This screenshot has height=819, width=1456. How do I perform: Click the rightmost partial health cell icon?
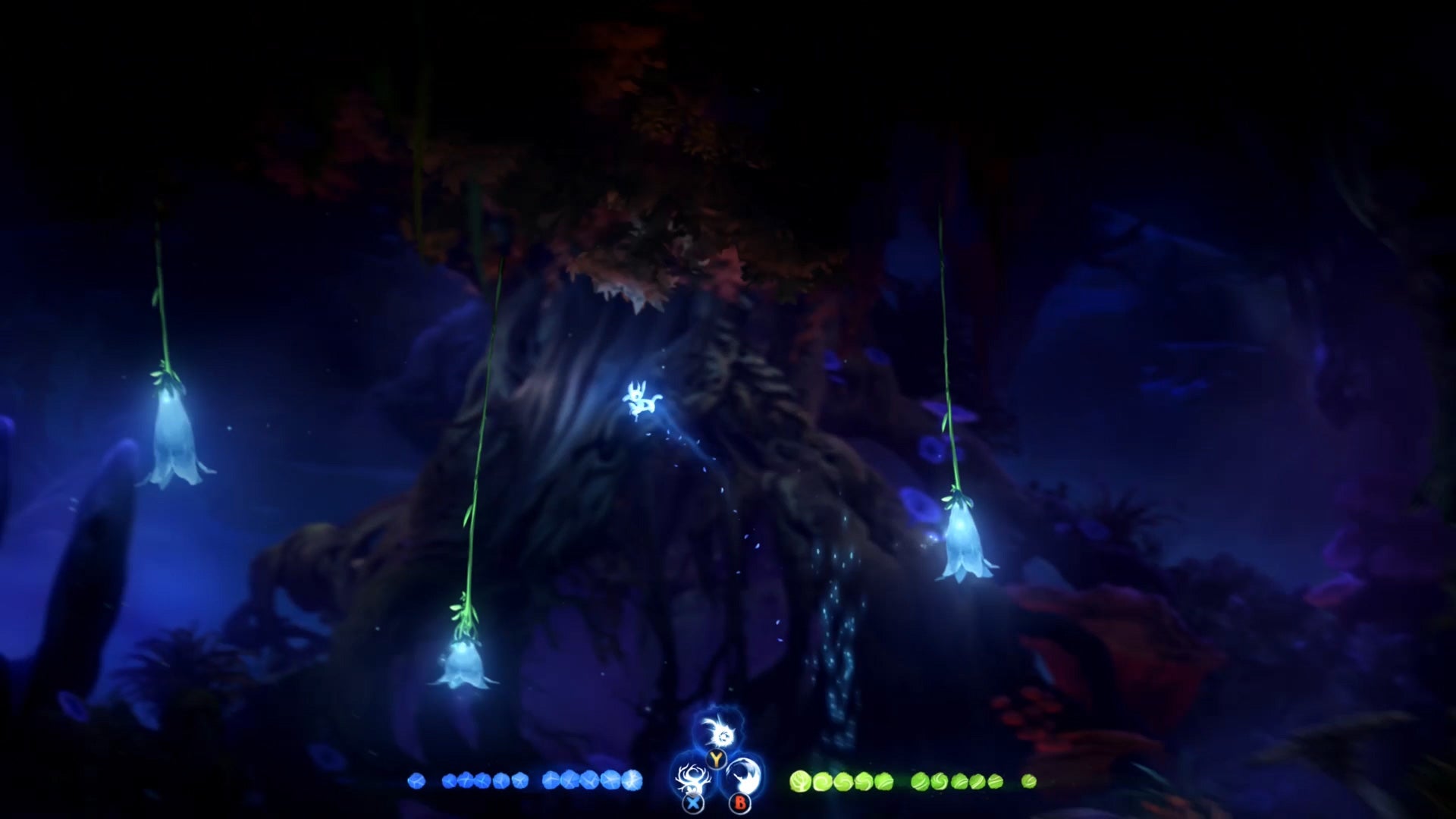(1029, 780)
